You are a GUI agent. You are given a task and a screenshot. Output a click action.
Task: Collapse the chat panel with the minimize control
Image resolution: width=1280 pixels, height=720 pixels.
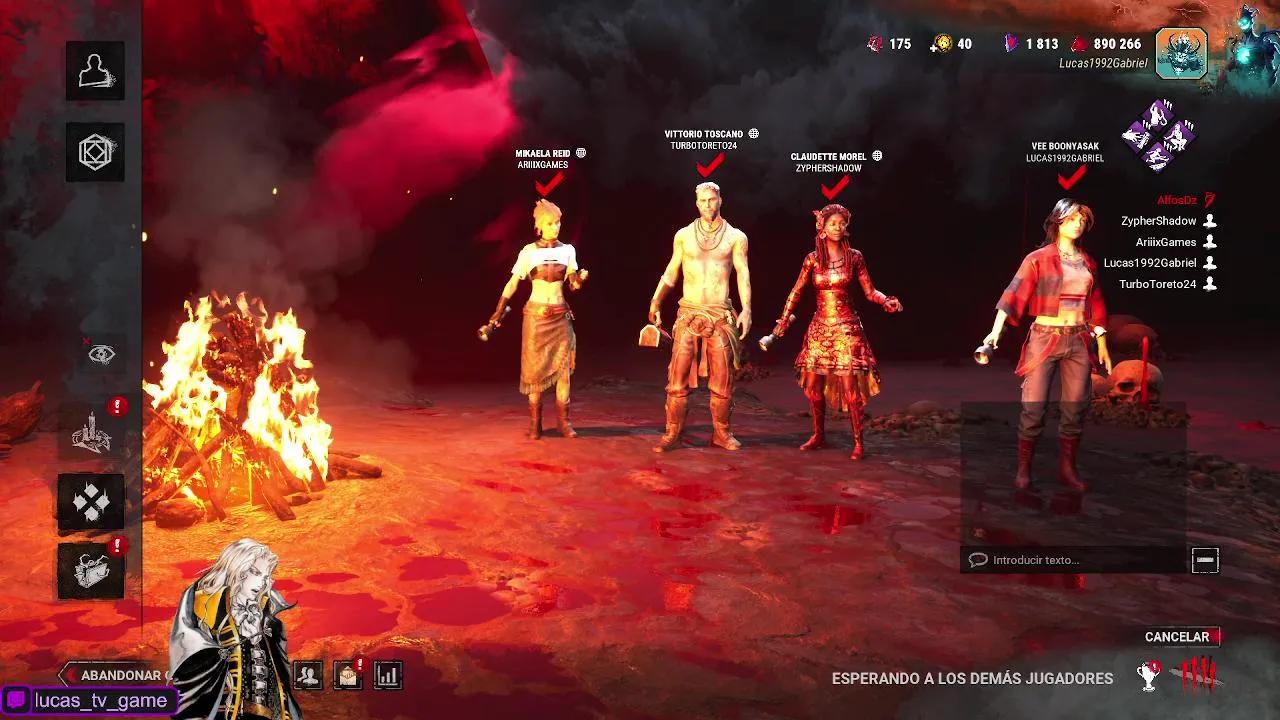[1207, 559]
